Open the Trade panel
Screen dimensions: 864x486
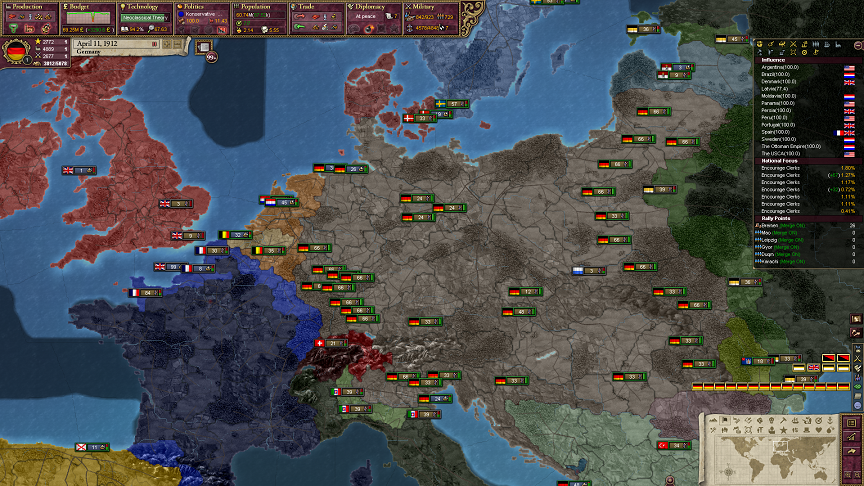(x=318, y=7)
